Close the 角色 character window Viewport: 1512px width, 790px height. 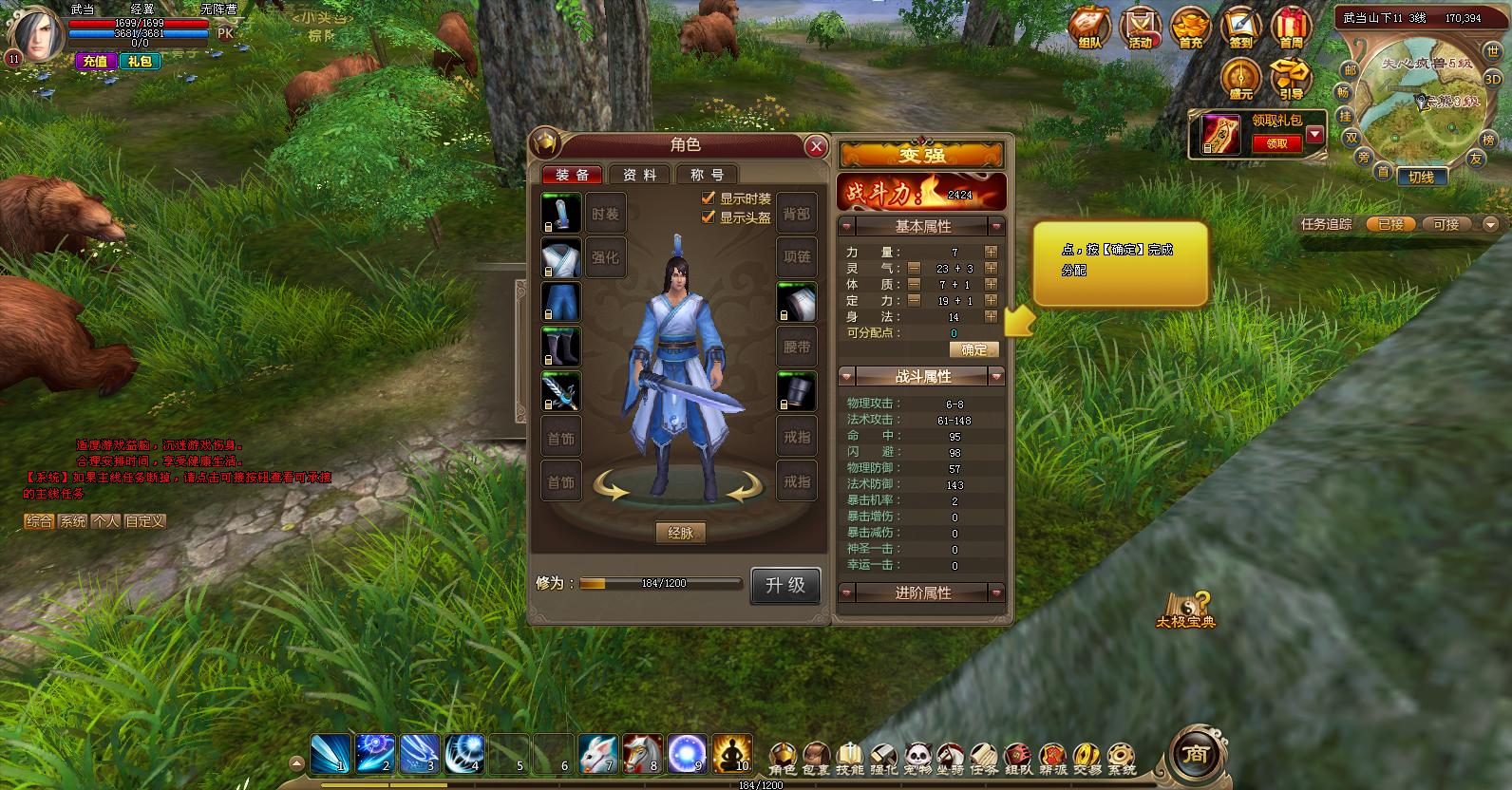(x=815, y=146)
